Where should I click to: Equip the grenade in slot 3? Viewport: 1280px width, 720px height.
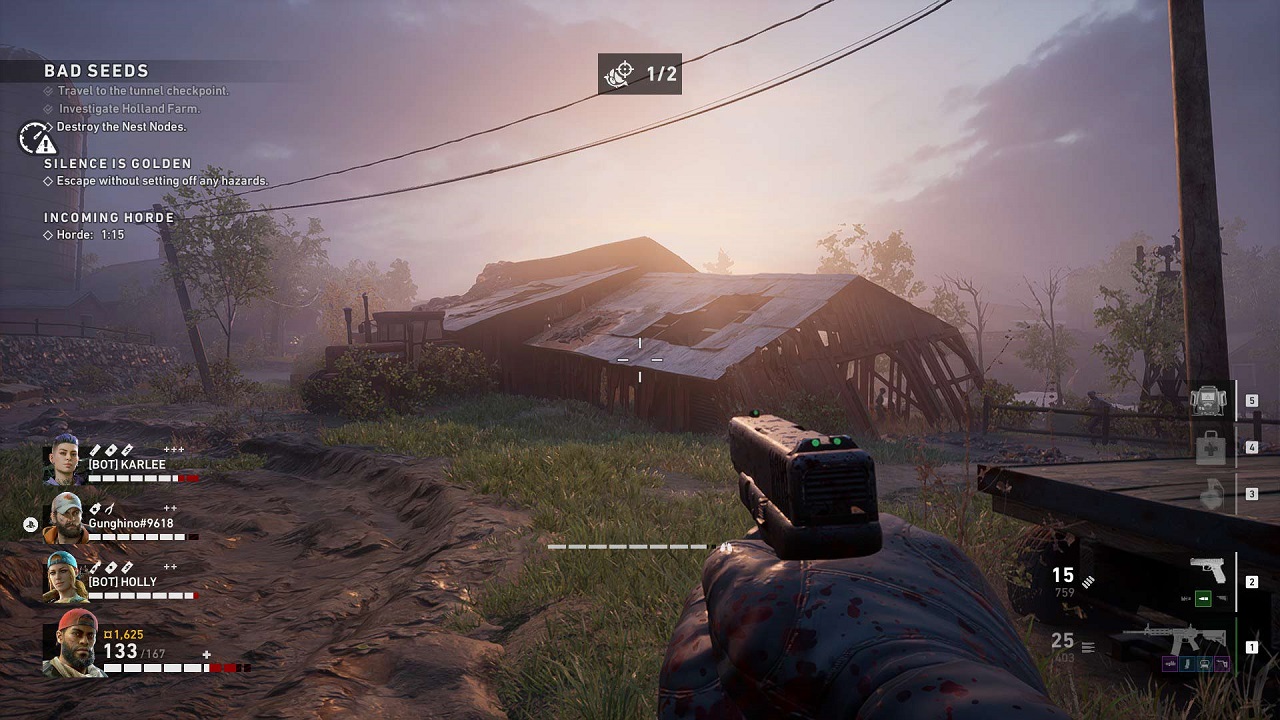[x=1210, y=494]
